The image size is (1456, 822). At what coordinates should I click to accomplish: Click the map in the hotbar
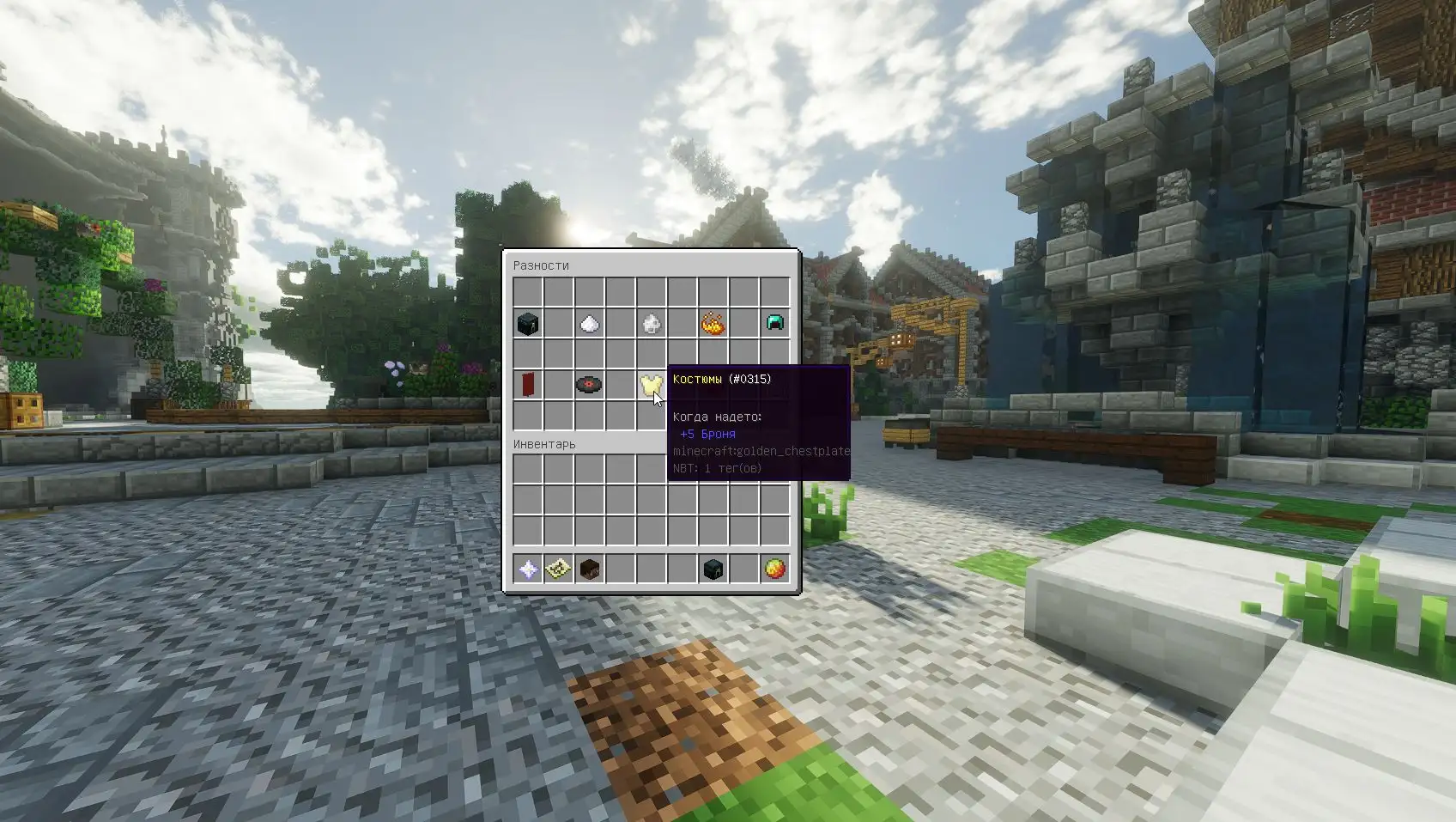pos(559,569)
